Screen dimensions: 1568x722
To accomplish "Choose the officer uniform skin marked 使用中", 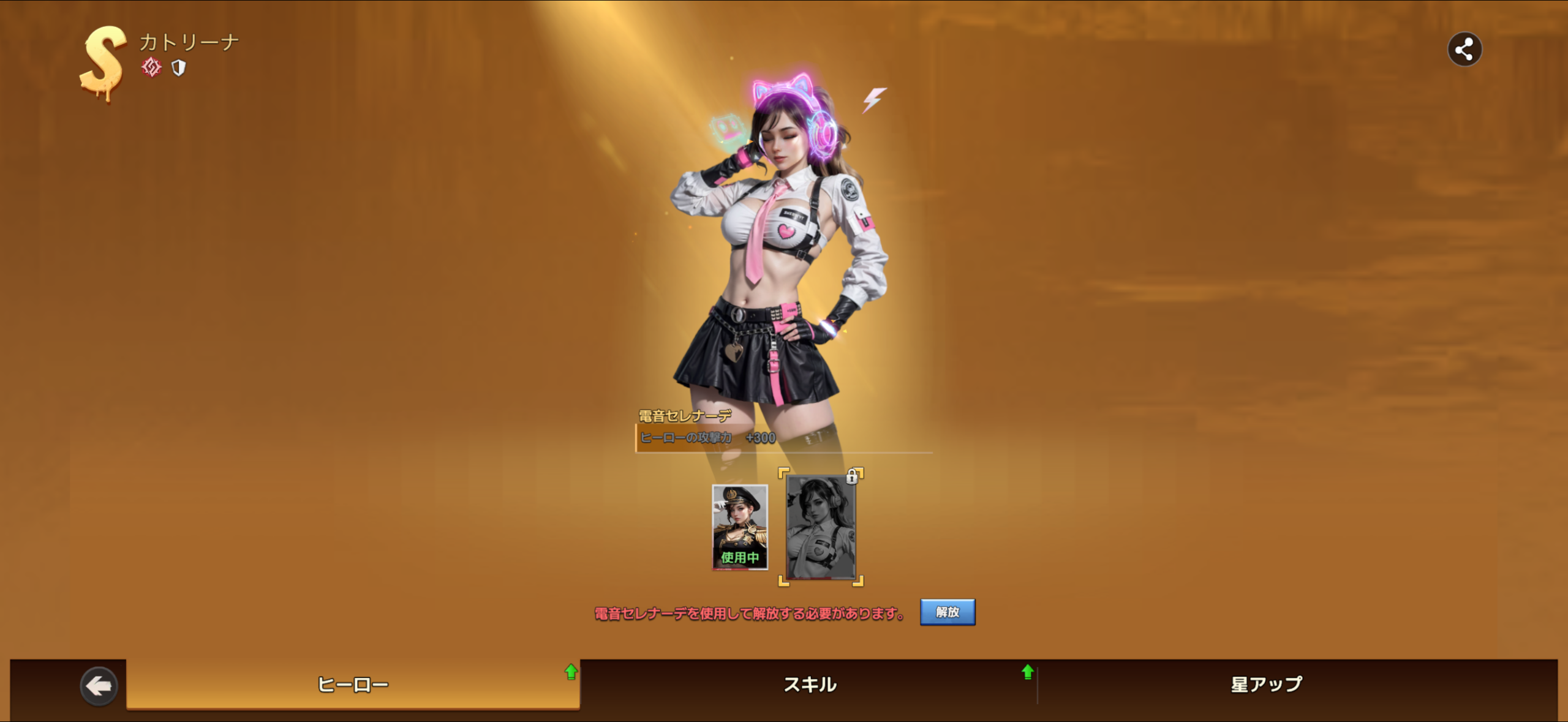I will (x=739, y=527).
